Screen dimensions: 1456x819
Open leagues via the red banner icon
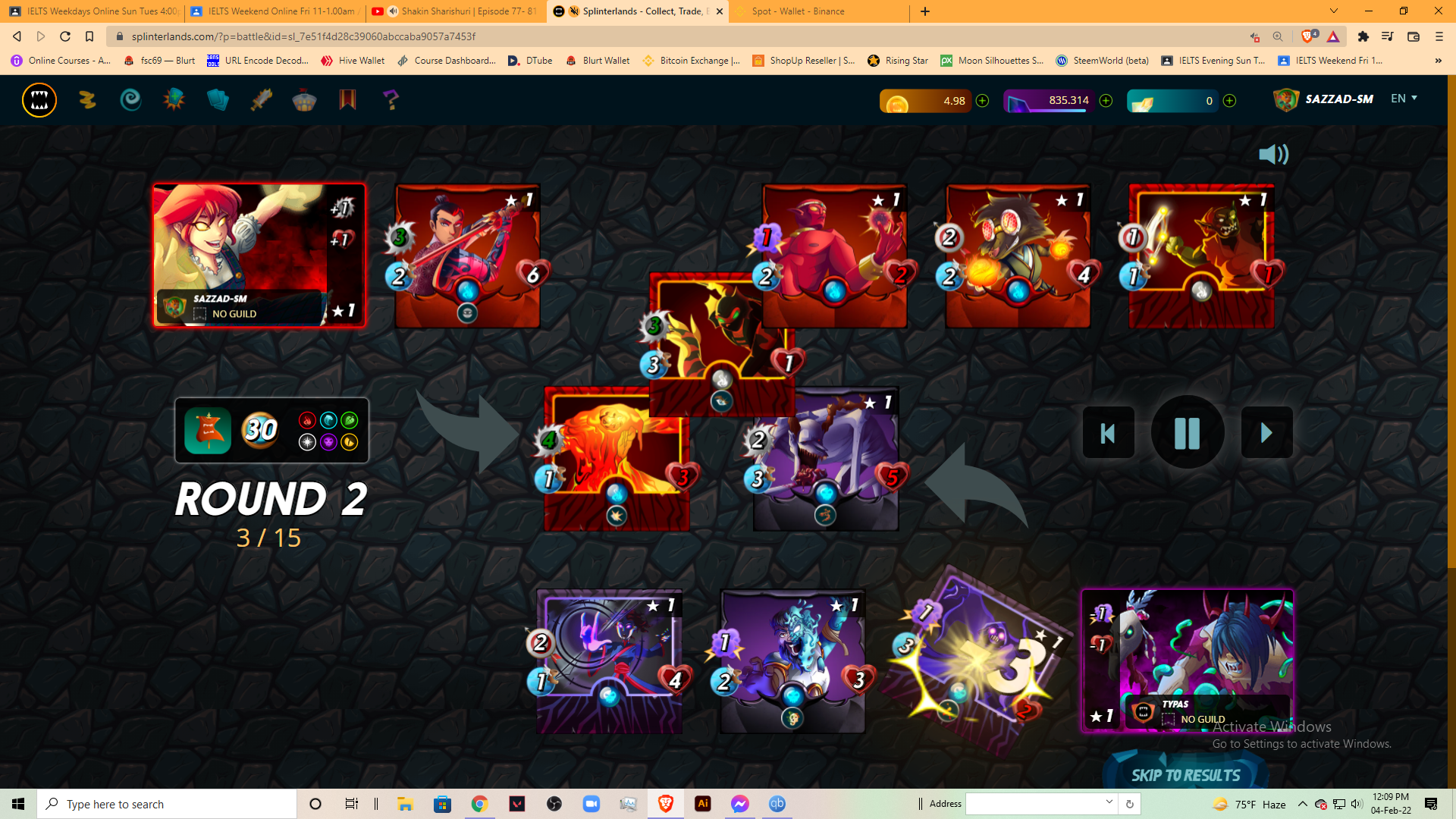(347, 99)
